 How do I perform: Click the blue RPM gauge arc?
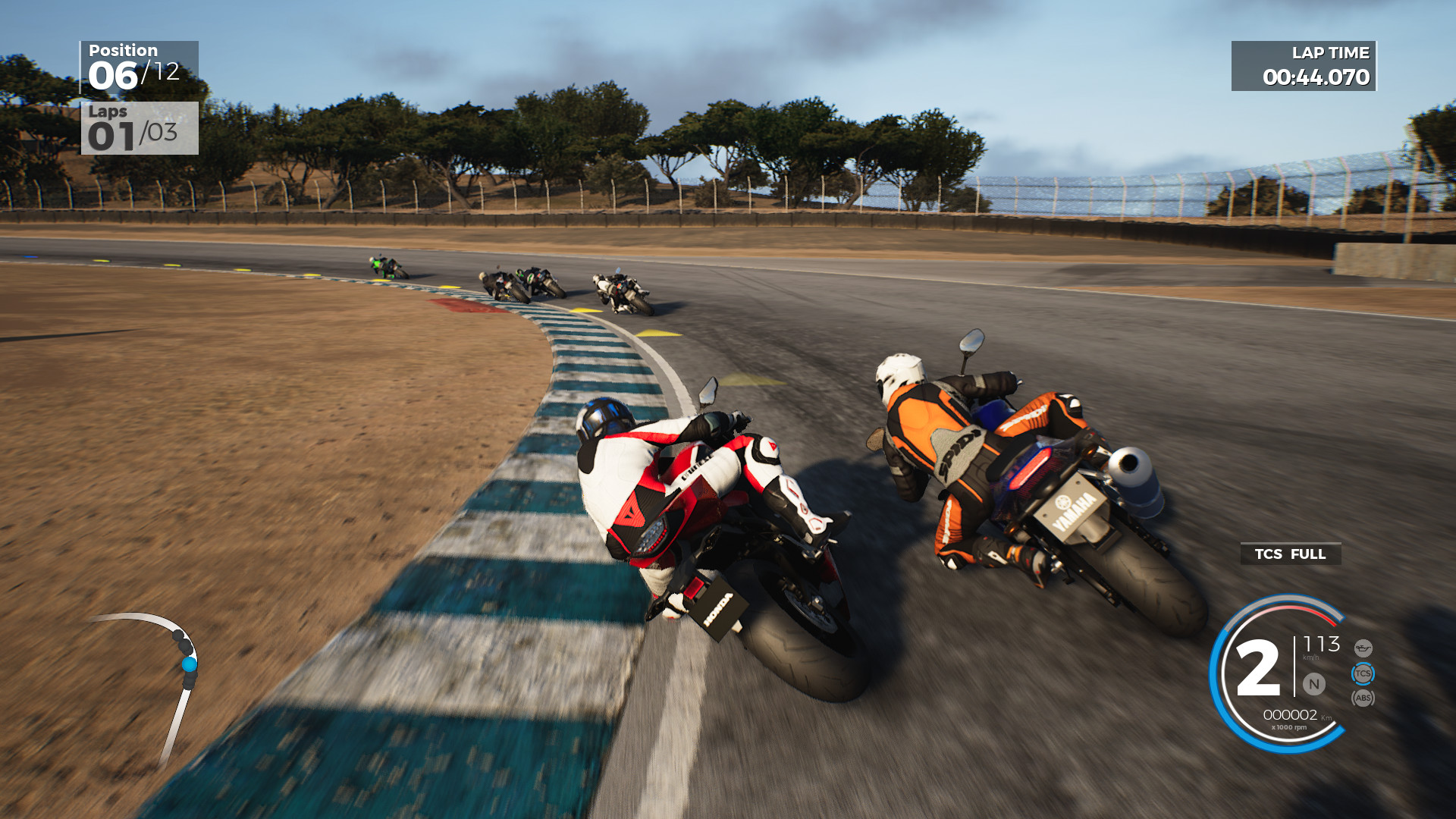click(1289, 751)
